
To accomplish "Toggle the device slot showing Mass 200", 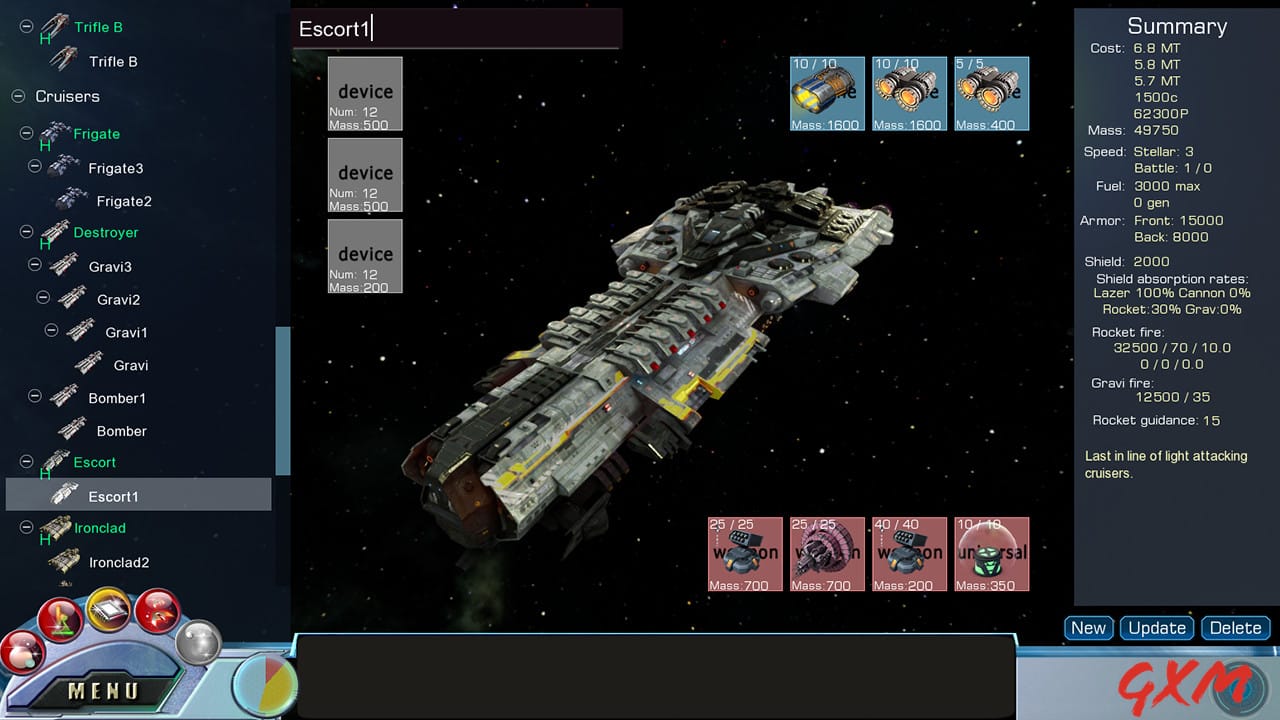I will coord(365,256).
